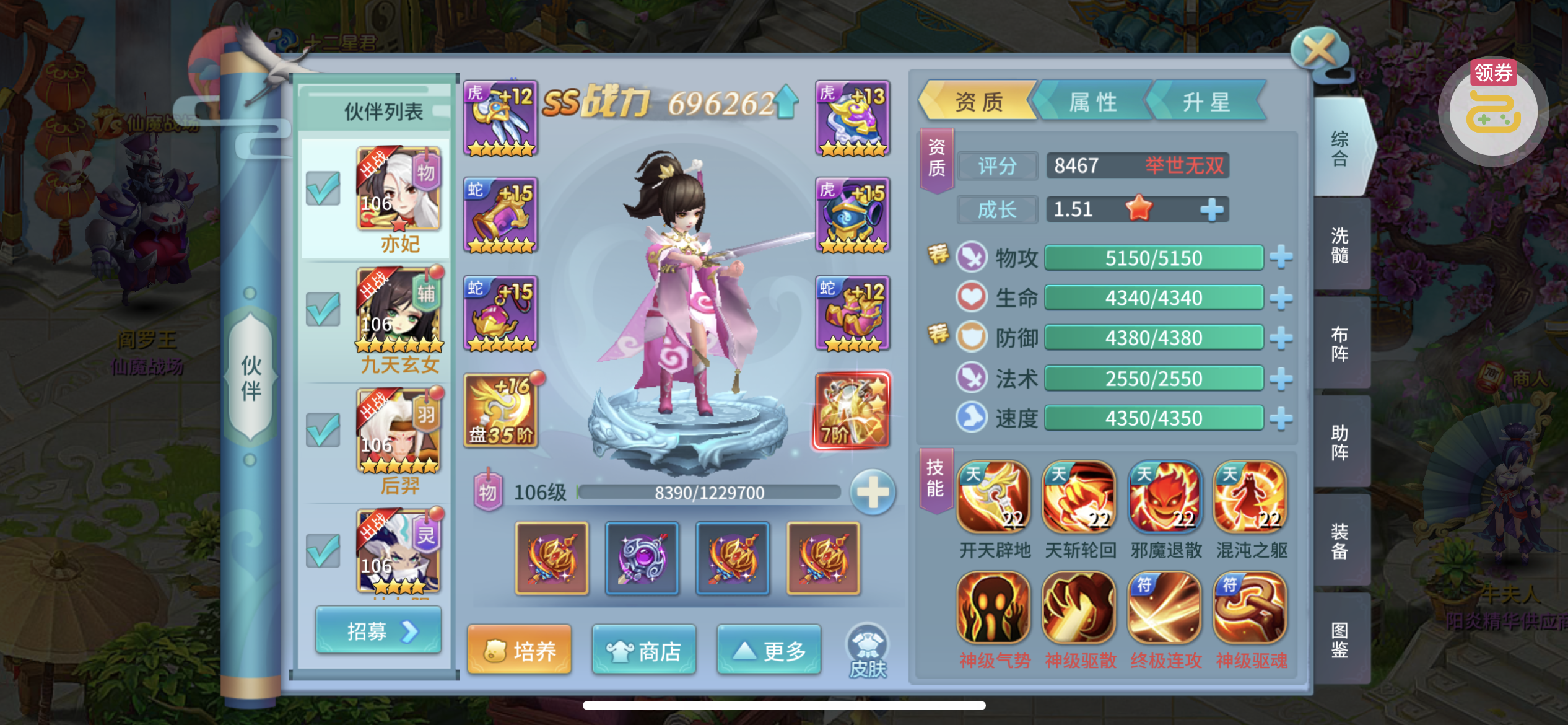The height and width of the screenshot is (725, 1568).
Task: View the 开天辟地 skill
Action: point(994,497)
